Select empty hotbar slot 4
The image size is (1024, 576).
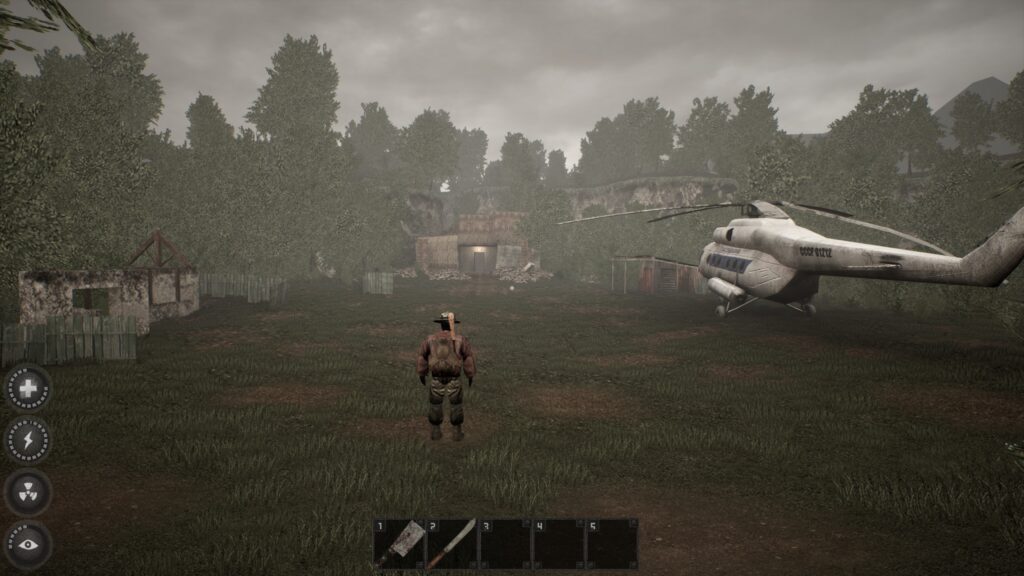point(558,543)
